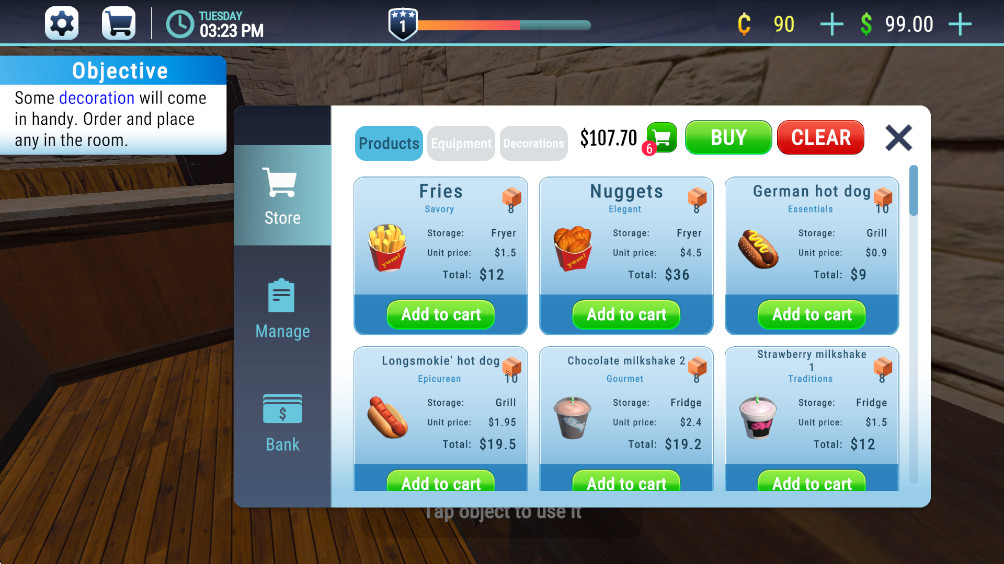1004x564 pixels.
Task: Add more gold coins with plus button
Action: coord(831,24)
